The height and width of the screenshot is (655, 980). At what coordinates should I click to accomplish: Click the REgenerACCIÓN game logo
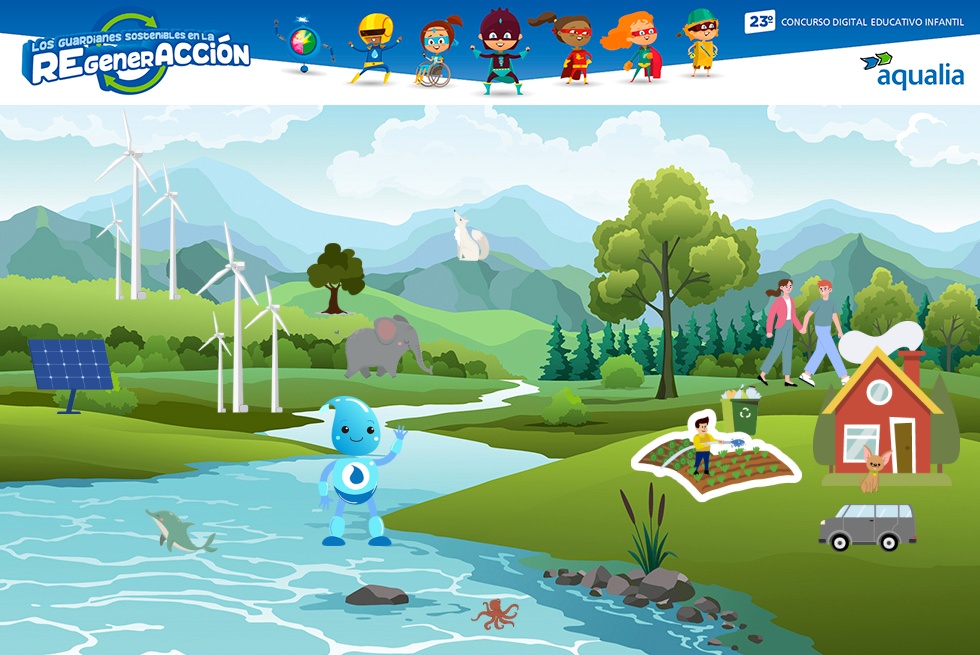click(x=136, y=55)
